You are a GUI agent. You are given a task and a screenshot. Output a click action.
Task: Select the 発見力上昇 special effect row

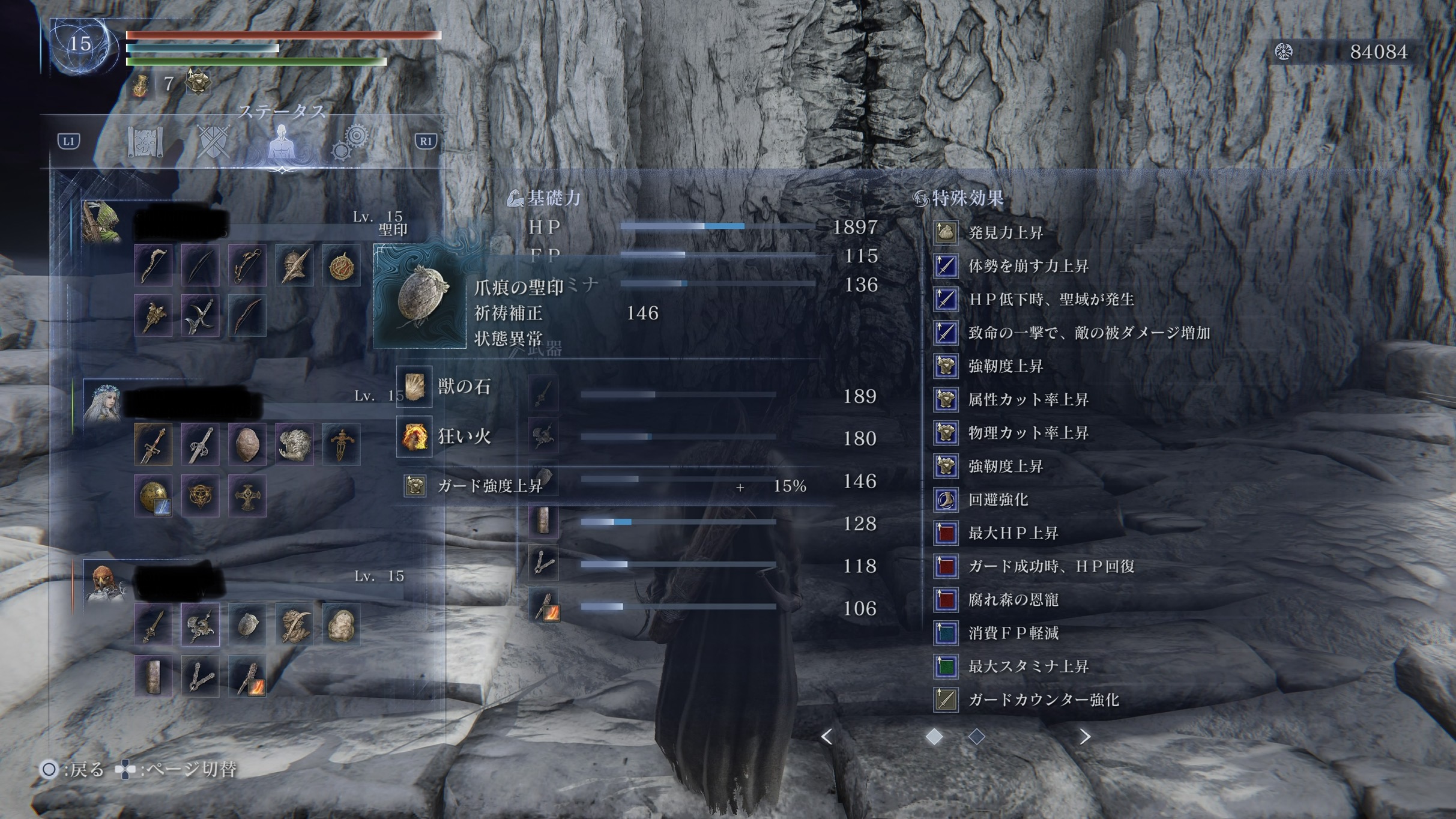[x=1006, y=232]
